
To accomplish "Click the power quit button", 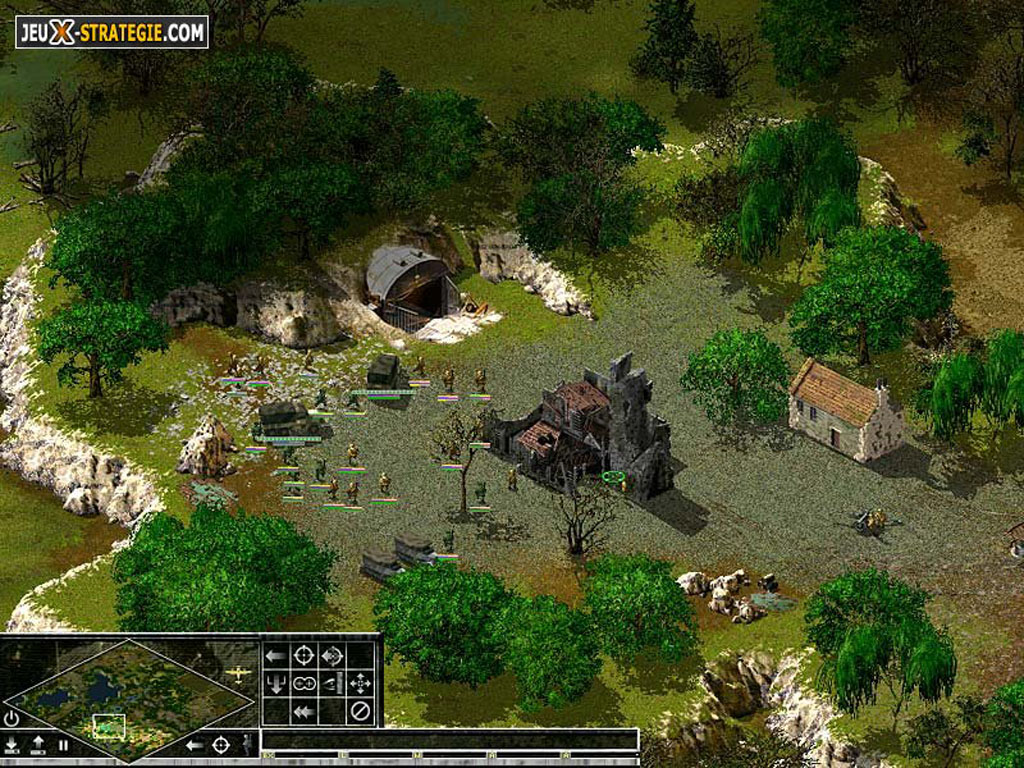I will 11,718.
